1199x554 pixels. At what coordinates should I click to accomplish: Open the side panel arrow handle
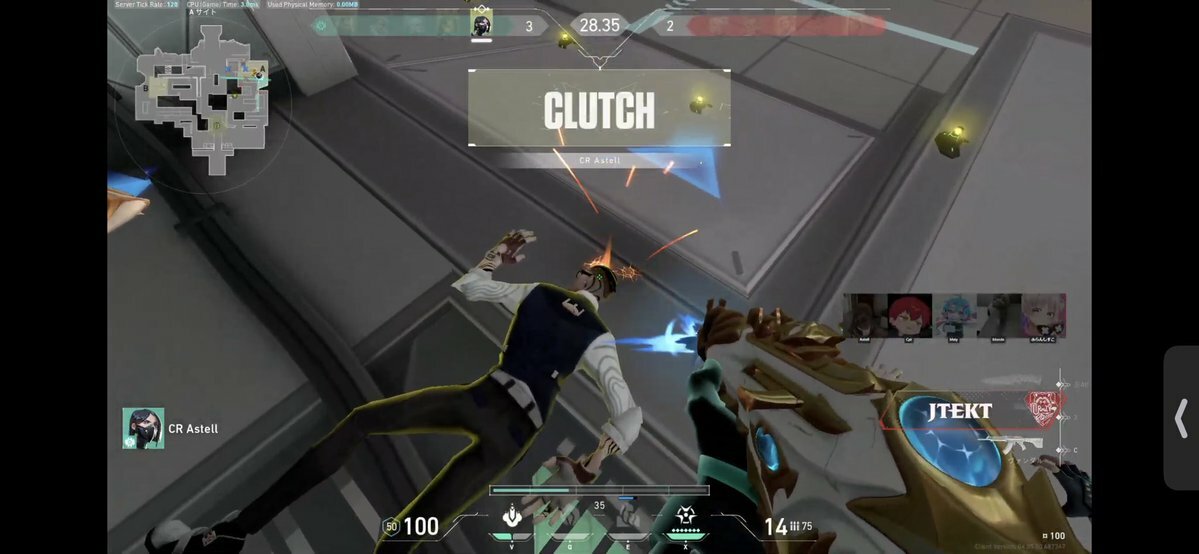coord(1181,418)
